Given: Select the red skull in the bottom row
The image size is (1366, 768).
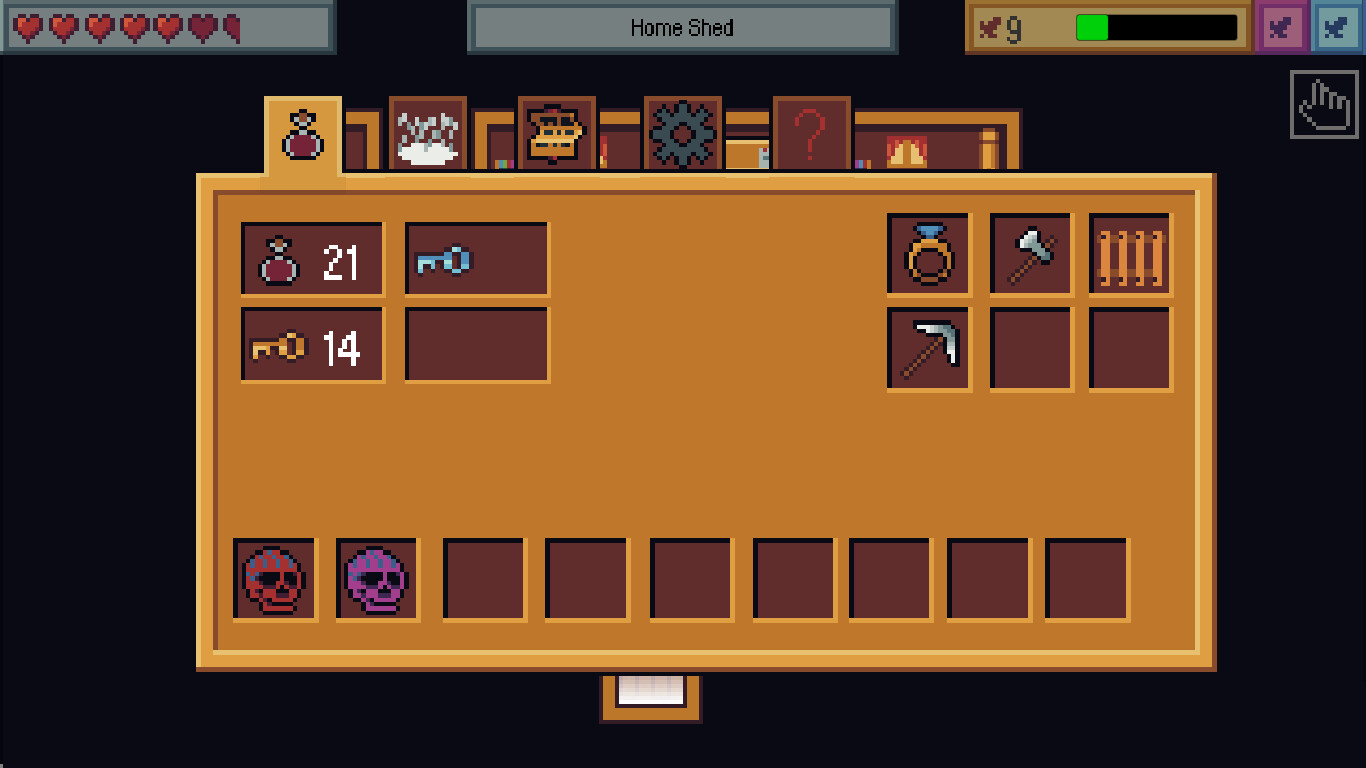Looking at the screenshot, I should (275, 577).
